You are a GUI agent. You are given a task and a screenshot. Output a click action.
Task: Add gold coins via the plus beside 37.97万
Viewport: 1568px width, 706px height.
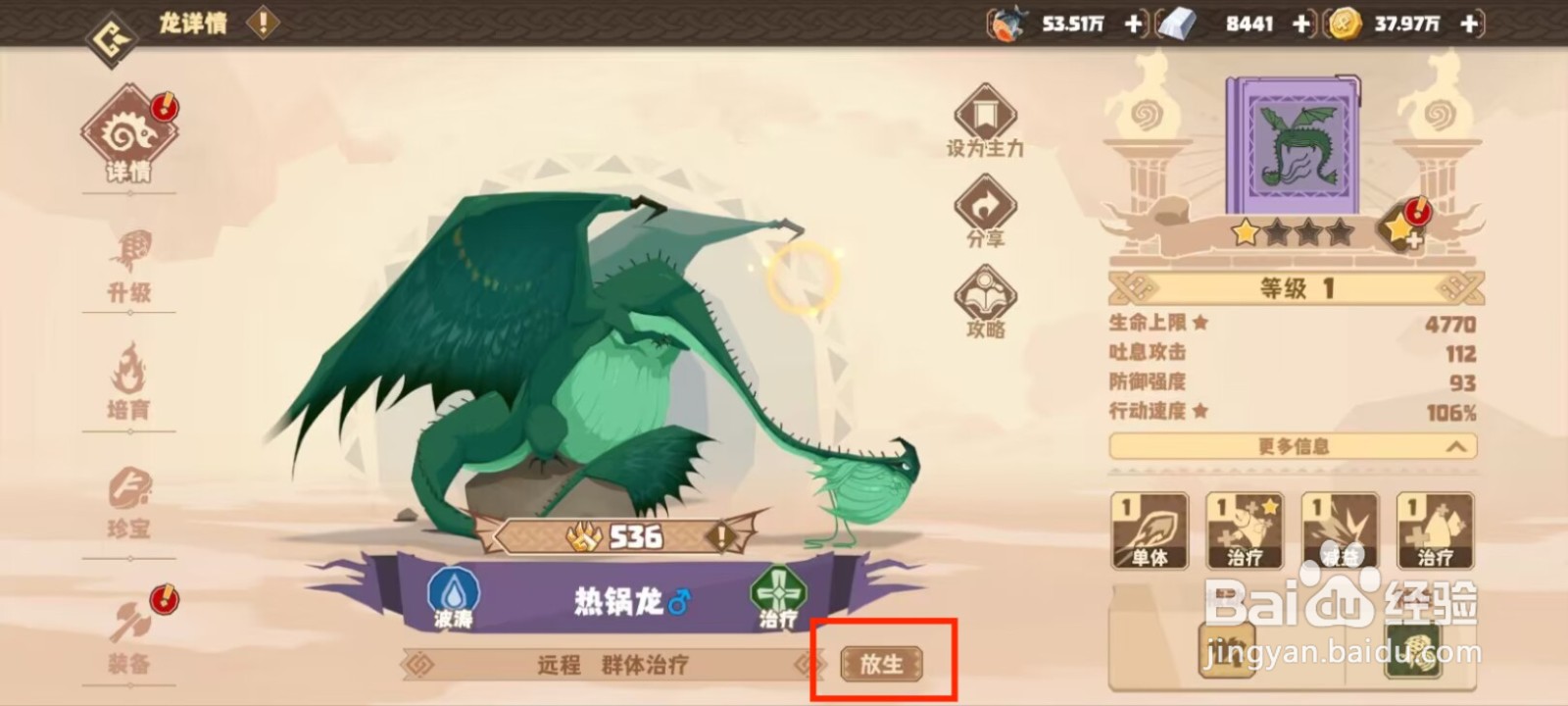(x=1466, y=24)
